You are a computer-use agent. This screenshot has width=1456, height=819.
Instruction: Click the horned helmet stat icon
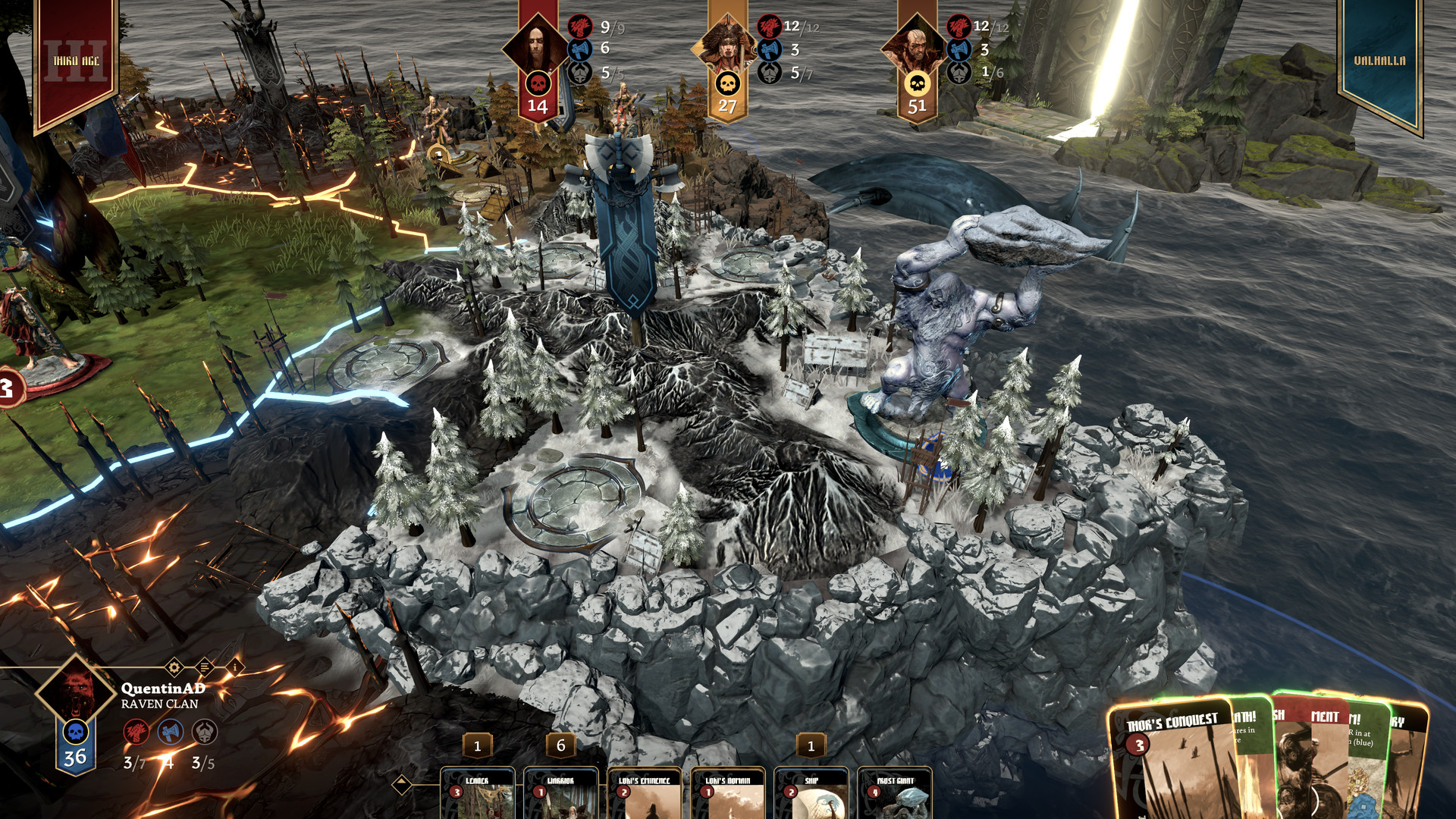click(204, 732)
